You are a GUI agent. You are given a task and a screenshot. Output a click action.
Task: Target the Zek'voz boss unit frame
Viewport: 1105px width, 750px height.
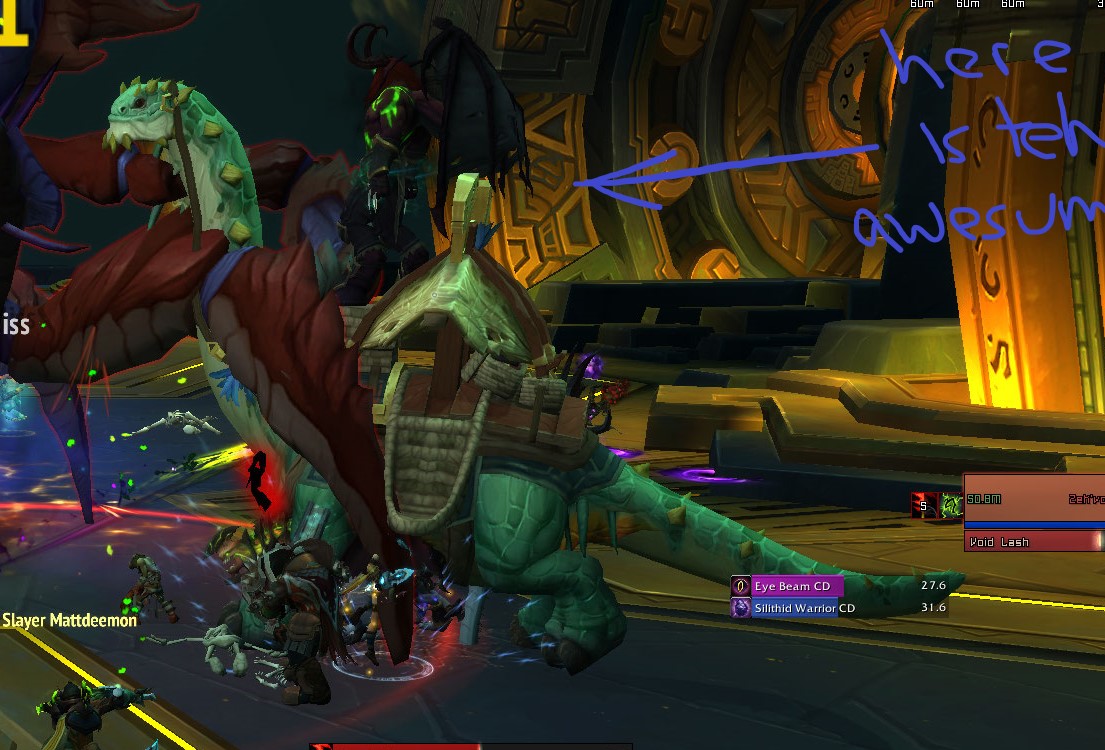[1034, 499]
